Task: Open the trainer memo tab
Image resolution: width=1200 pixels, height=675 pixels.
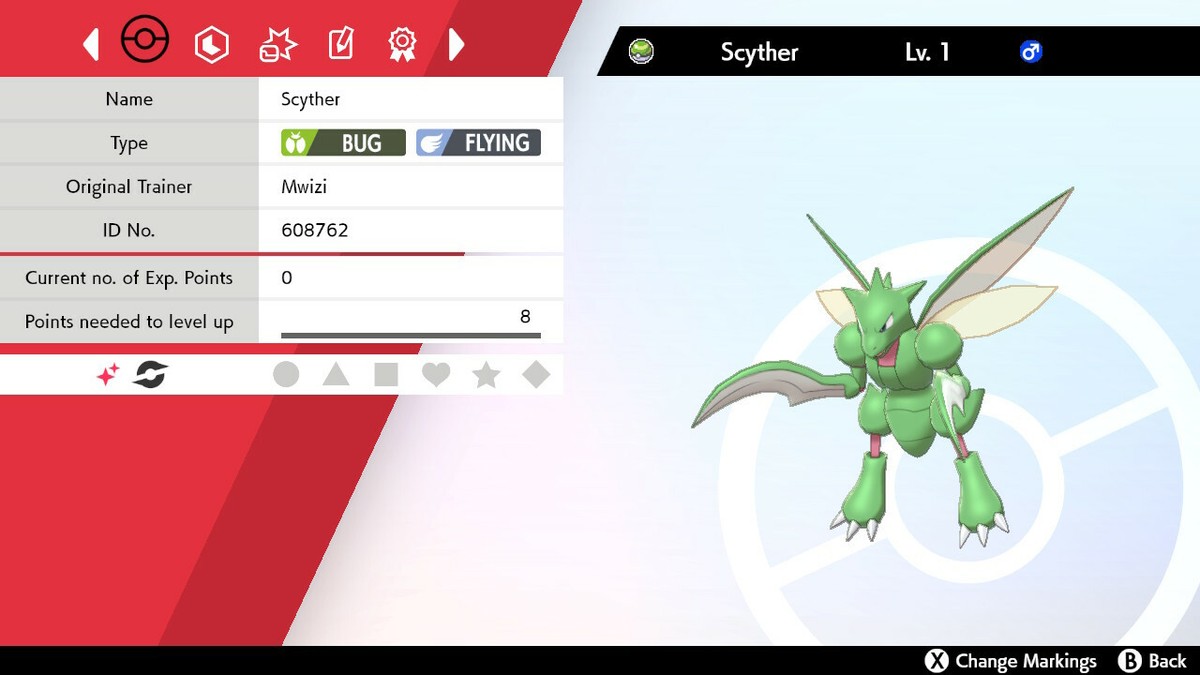Action: click(341, 44)
